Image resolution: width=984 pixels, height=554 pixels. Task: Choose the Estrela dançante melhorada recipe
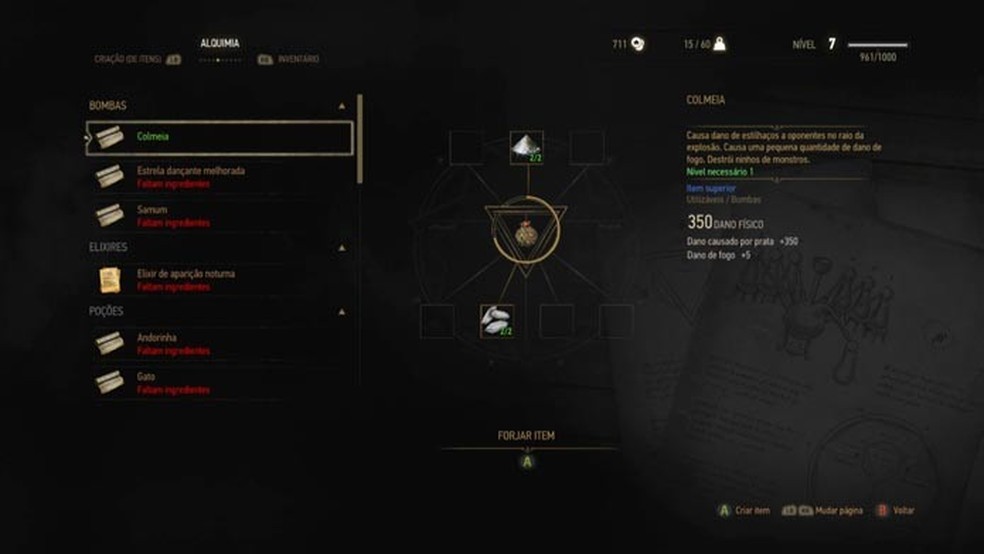190,177
